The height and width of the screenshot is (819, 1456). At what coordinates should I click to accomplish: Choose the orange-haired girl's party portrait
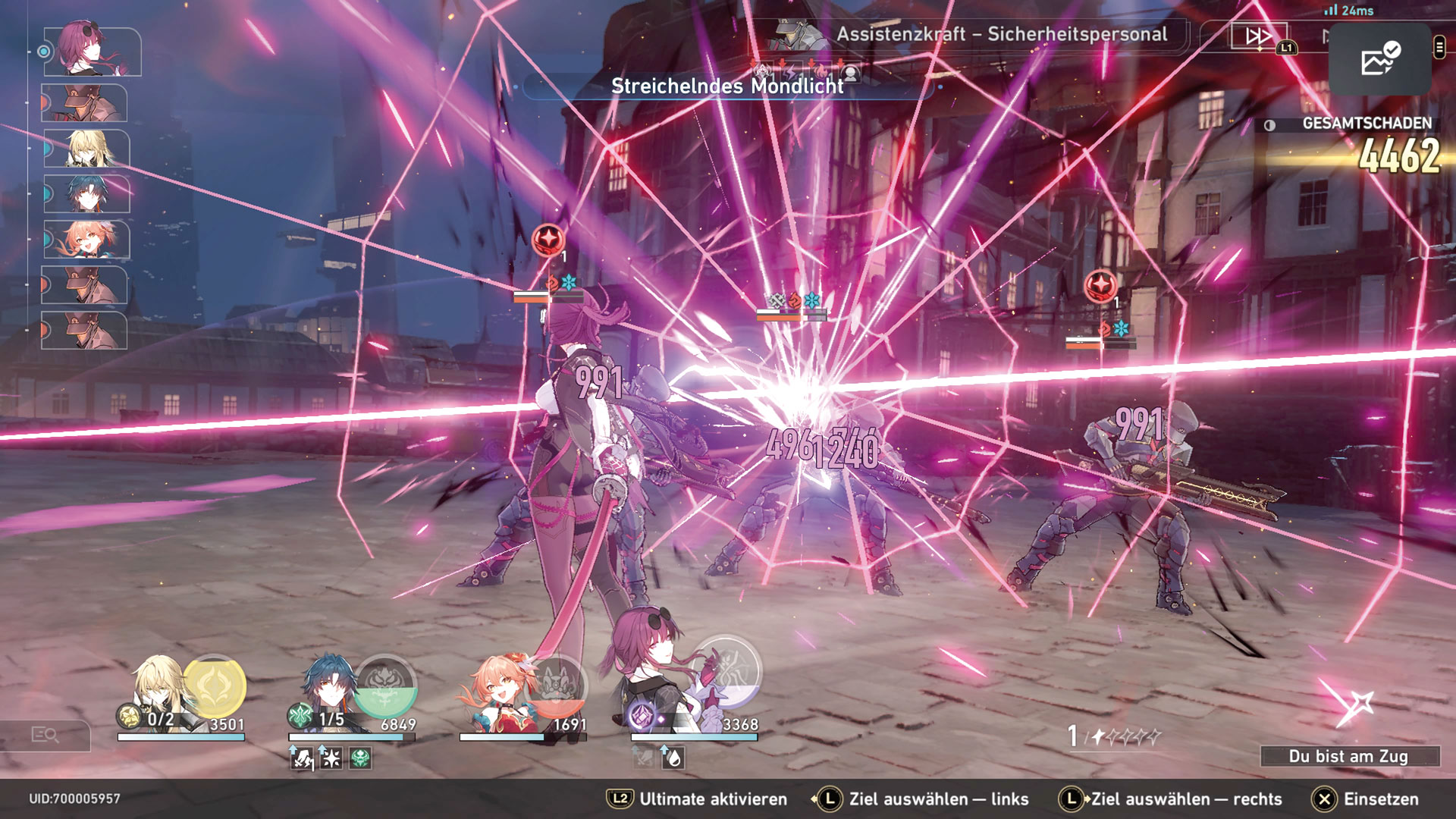[499, 694]
